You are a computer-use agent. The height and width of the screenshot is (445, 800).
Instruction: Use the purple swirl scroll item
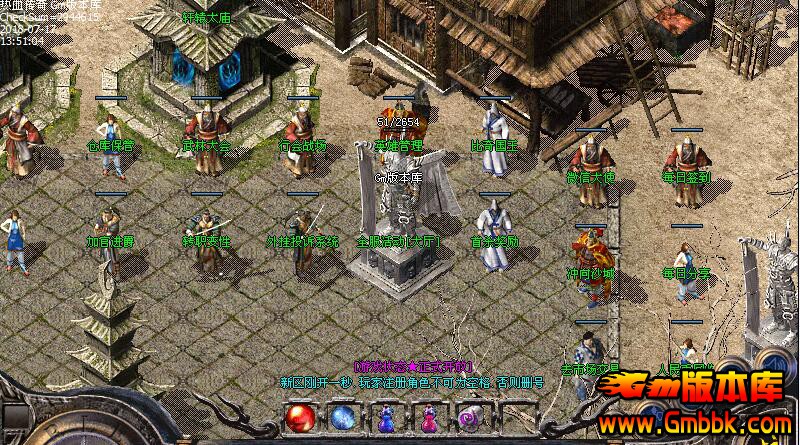point(470,417)
